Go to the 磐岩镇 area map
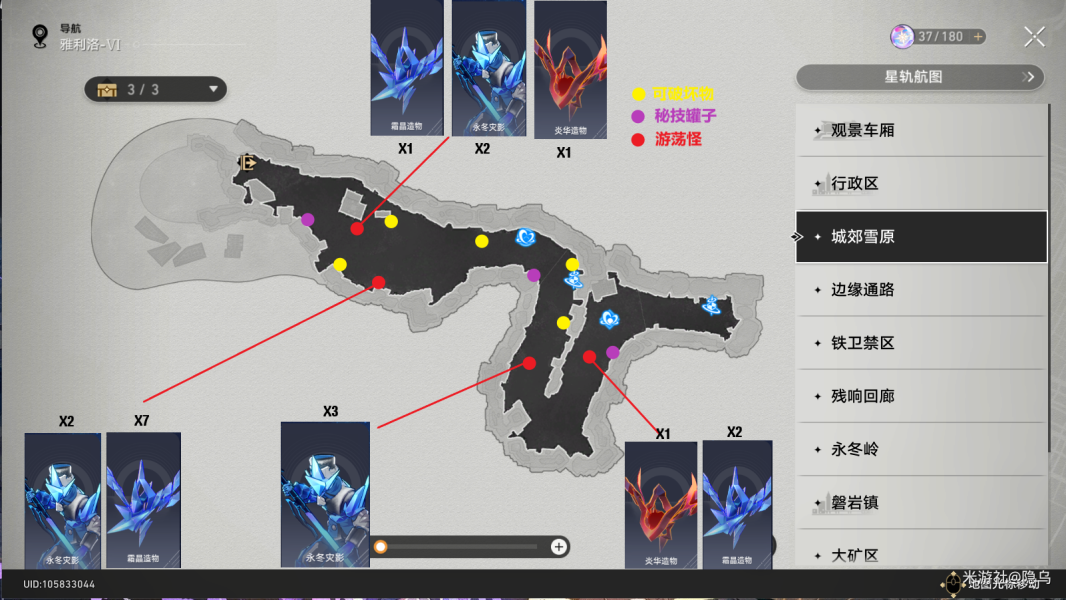Screen dimensions: 1066x600 point(921,502)
